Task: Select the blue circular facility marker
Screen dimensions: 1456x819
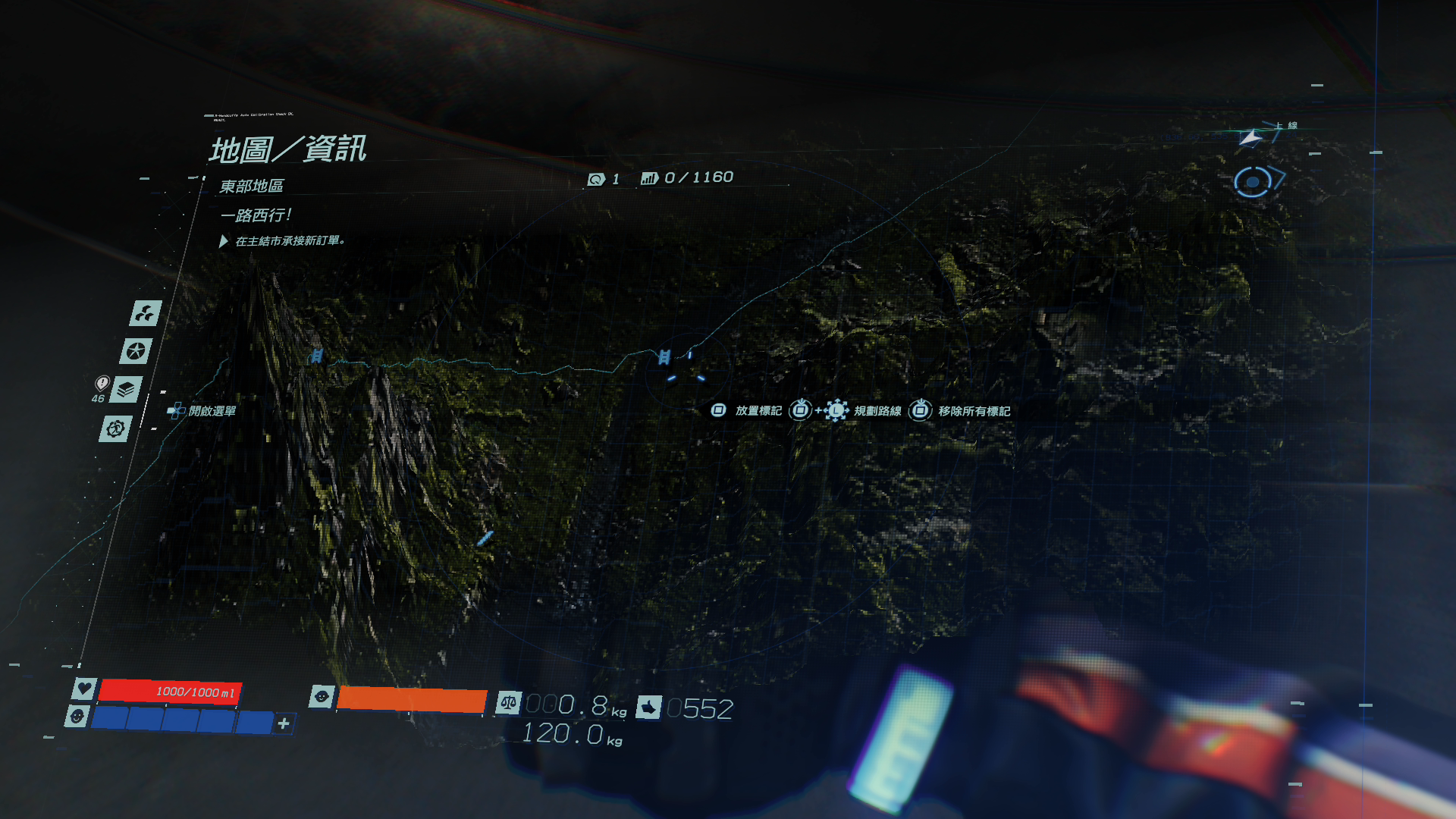Action: click(x=1253, y=182)
